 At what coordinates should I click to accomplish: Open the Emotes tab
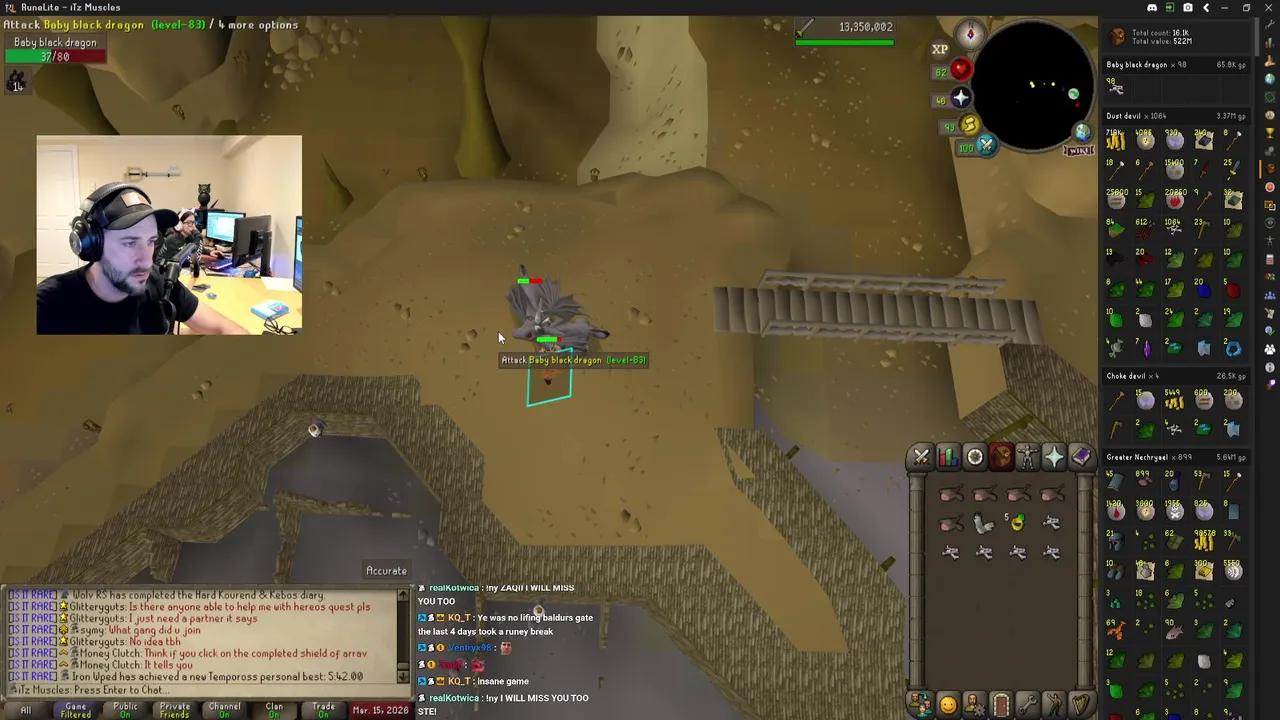[1054, 705]
